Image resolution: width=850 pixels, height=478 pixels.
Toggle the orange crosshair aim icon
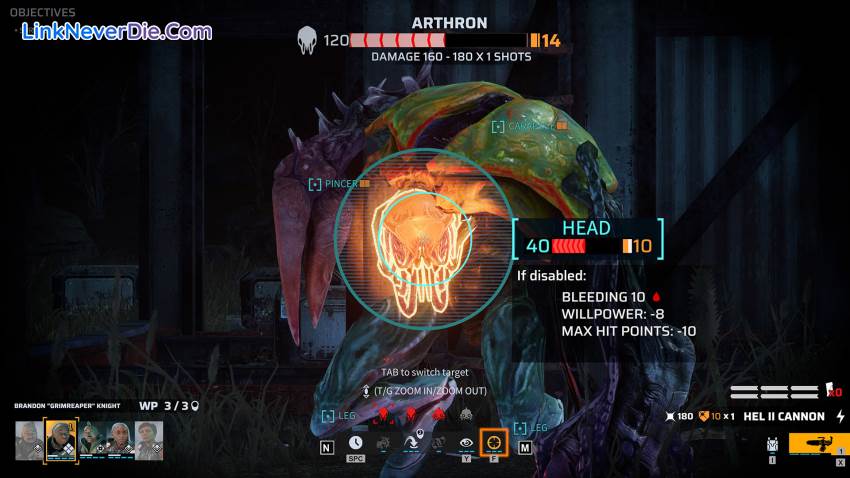[x=494, y=442]
